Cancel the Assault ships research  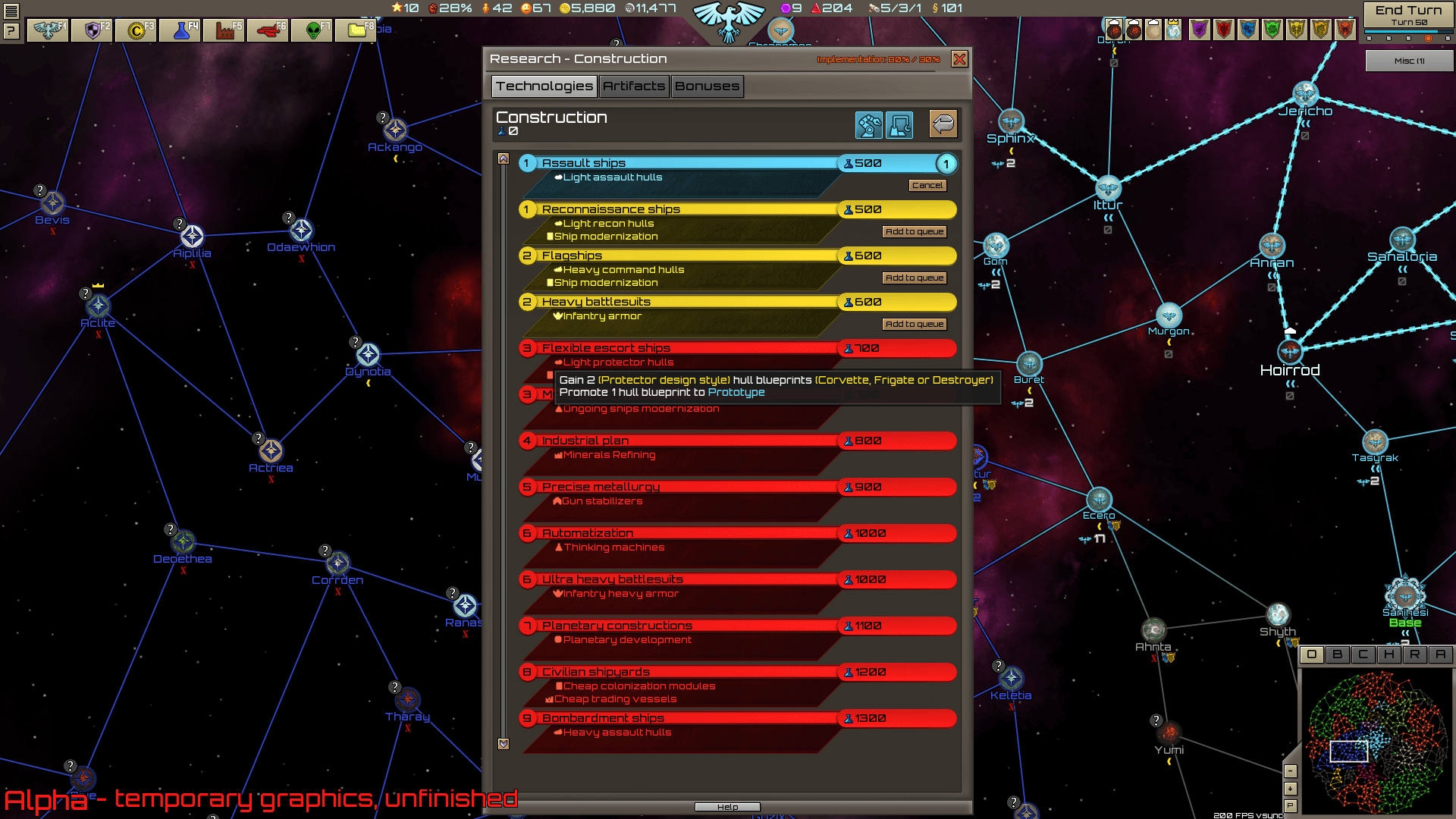click(x=927, y=185)
